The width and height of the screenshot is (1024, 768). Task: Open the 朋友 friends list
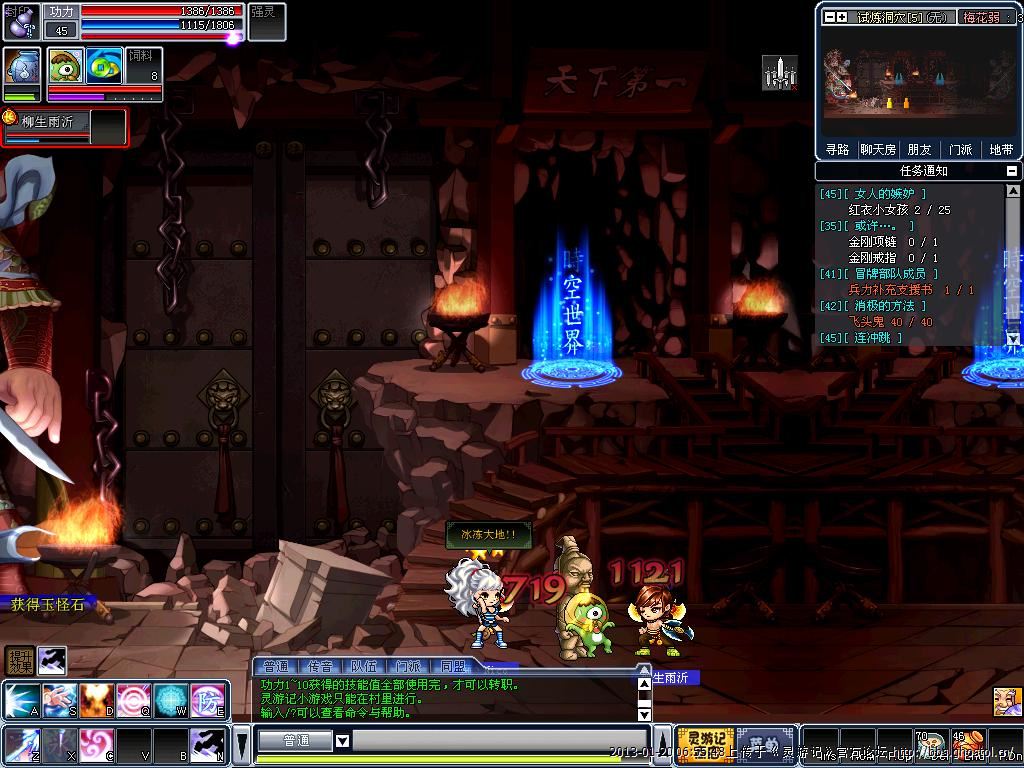919,149
